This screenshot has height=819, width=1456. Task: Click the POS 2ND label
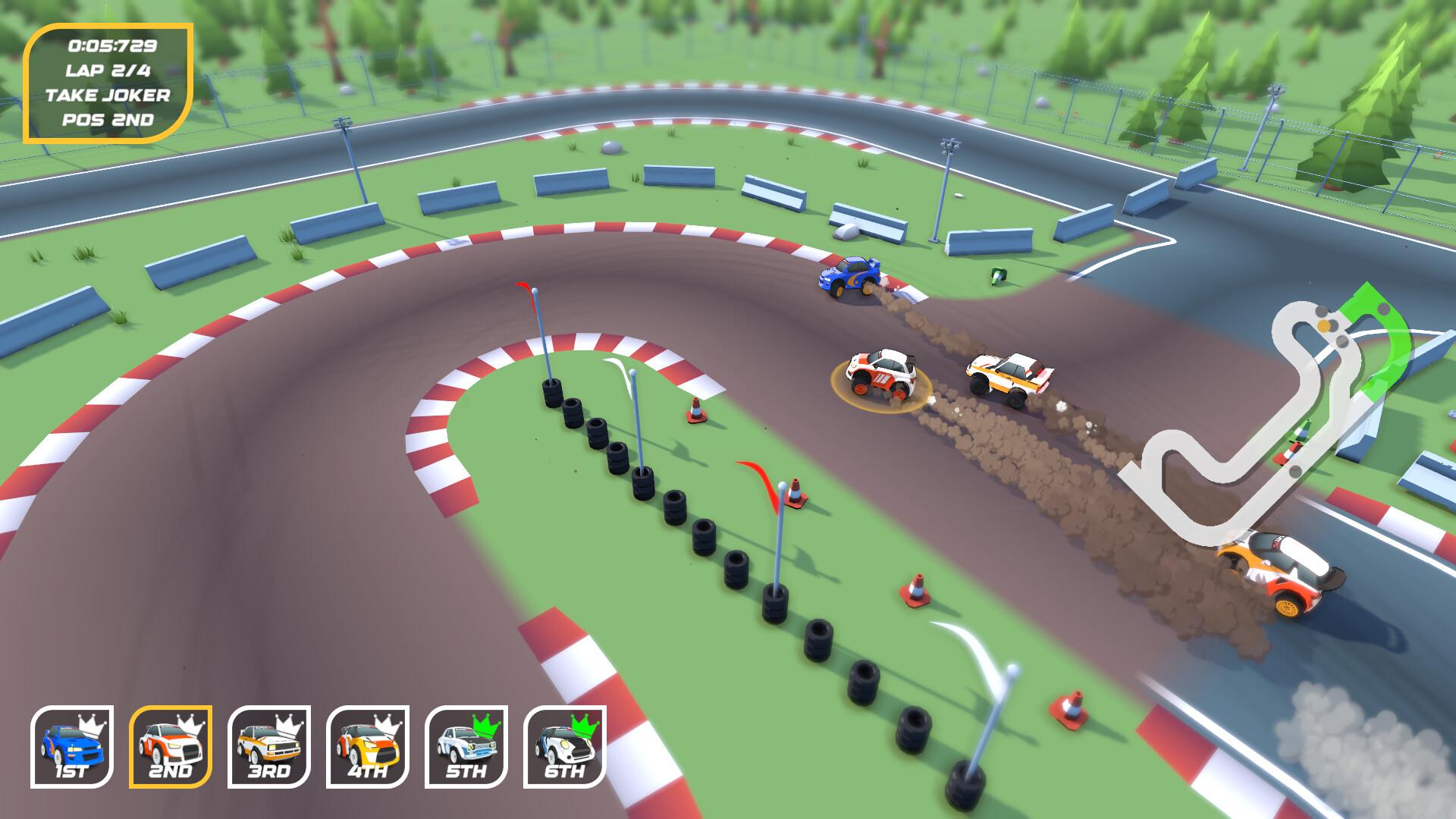pos(107,120)
